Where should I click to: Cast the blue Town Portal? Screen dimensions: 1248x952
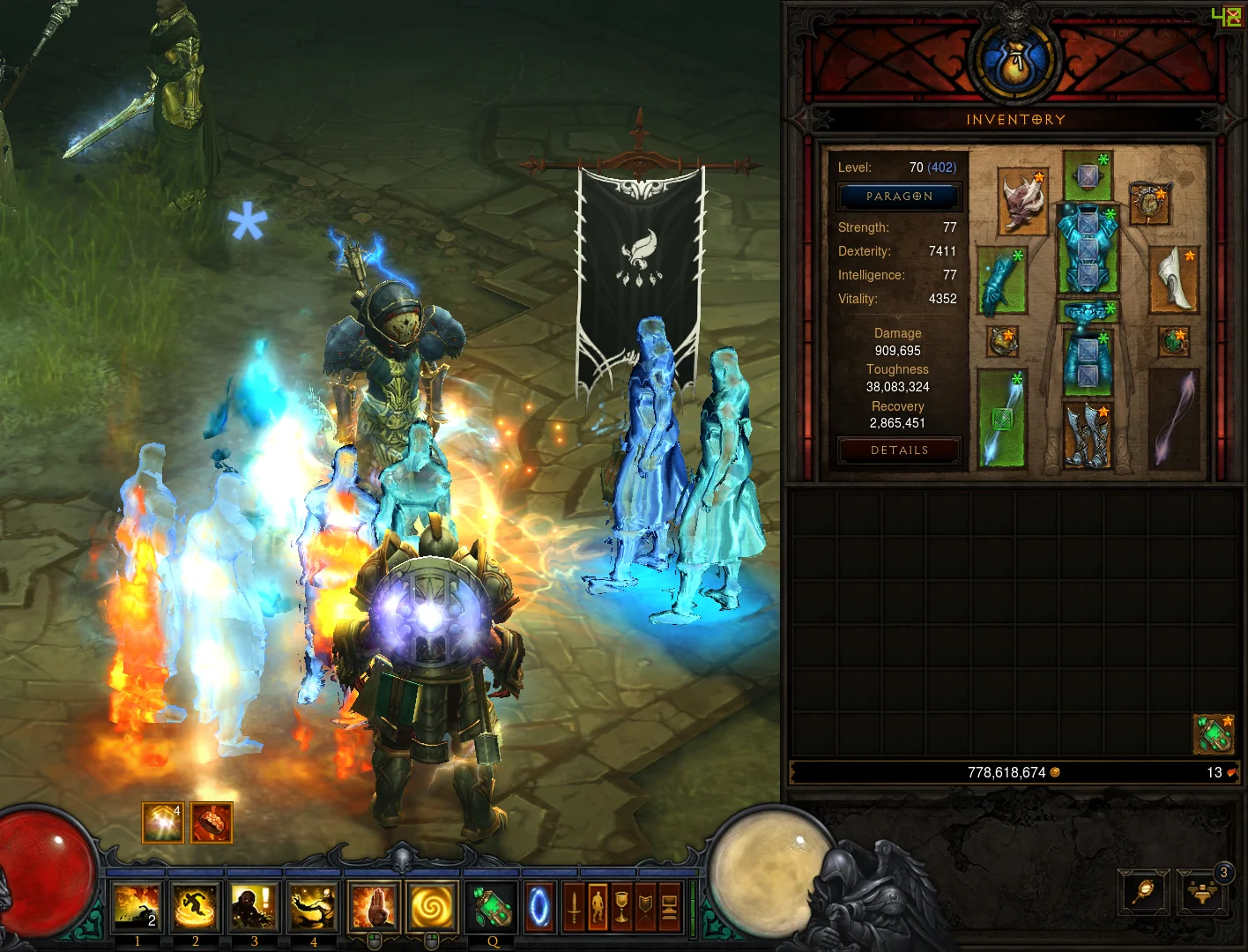coord(539,908)
